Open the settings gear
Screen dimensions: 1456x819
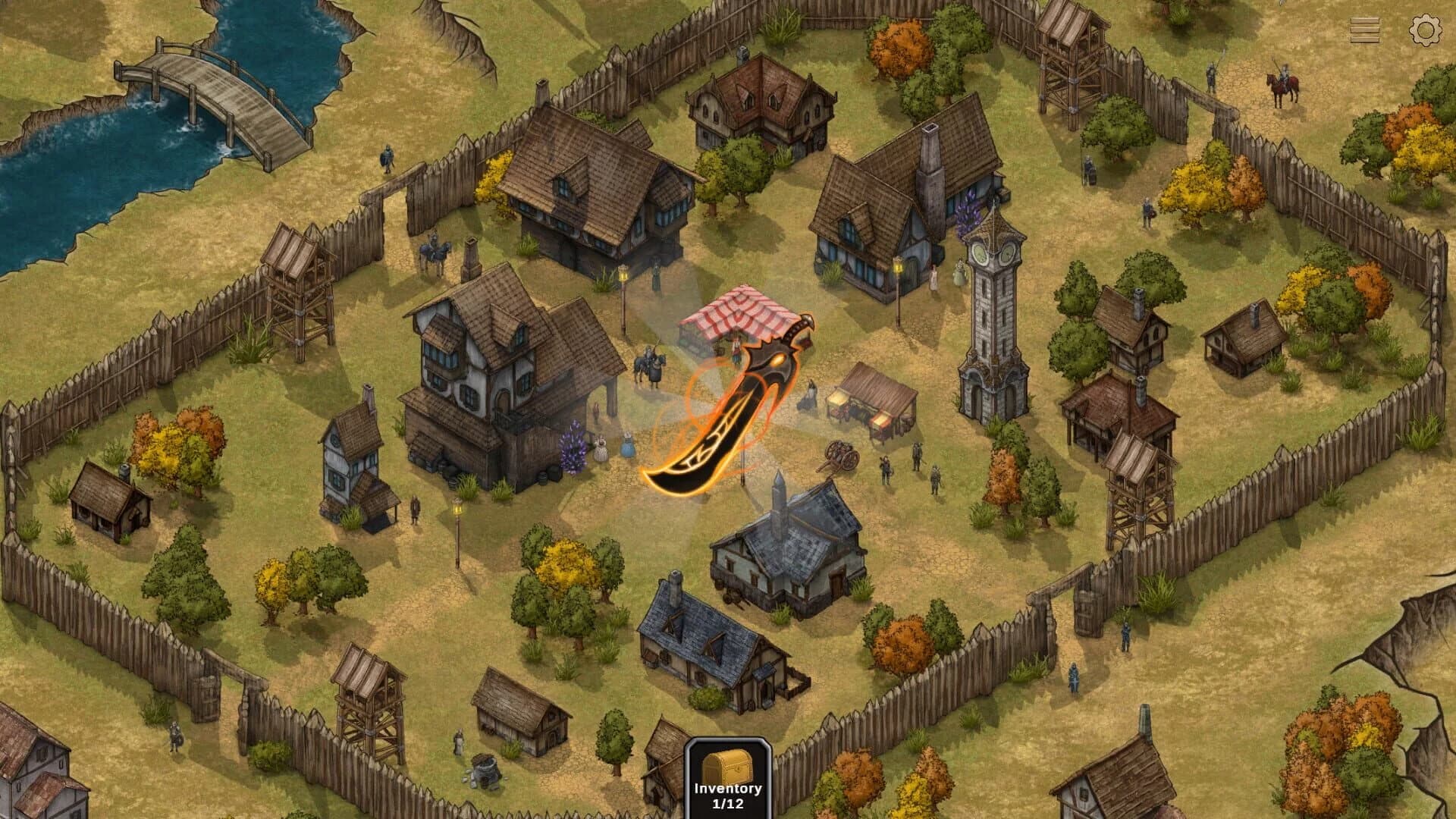(1426, 31)
